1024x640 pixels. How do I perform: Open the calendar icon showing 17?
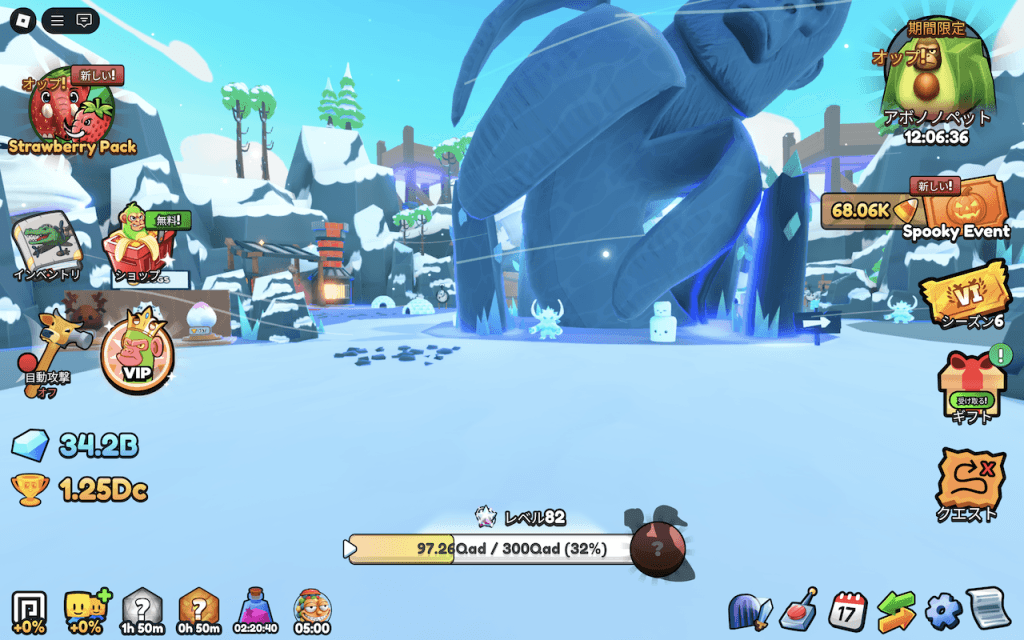click(849, 609)
